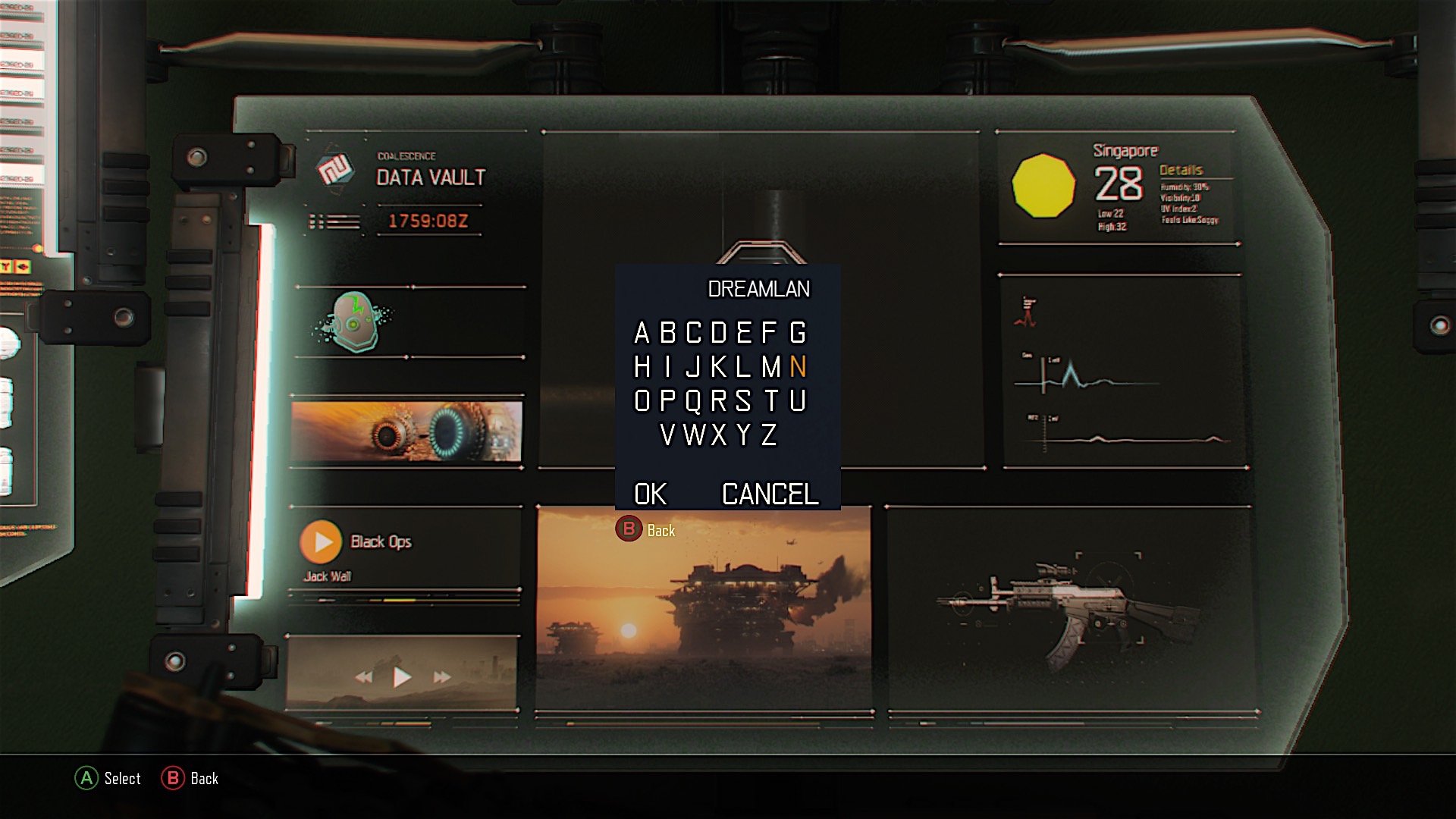Enter the letter S key
Viewport: 1456px width, 819px height.
coord(743,401)
